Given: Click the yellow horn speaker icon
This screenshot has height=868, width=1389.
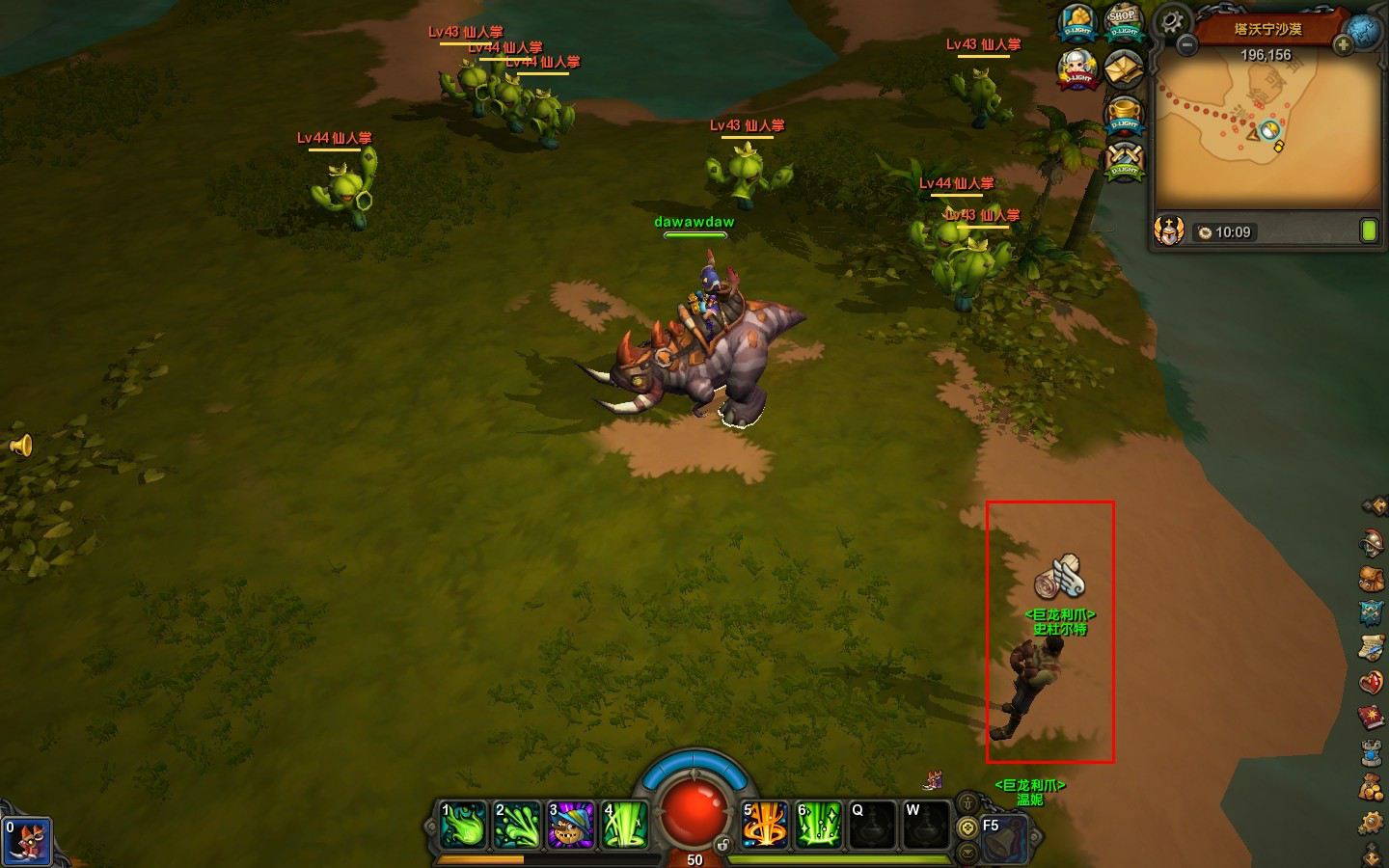Looking at the screenshot, I should click(x=21, y=446).
